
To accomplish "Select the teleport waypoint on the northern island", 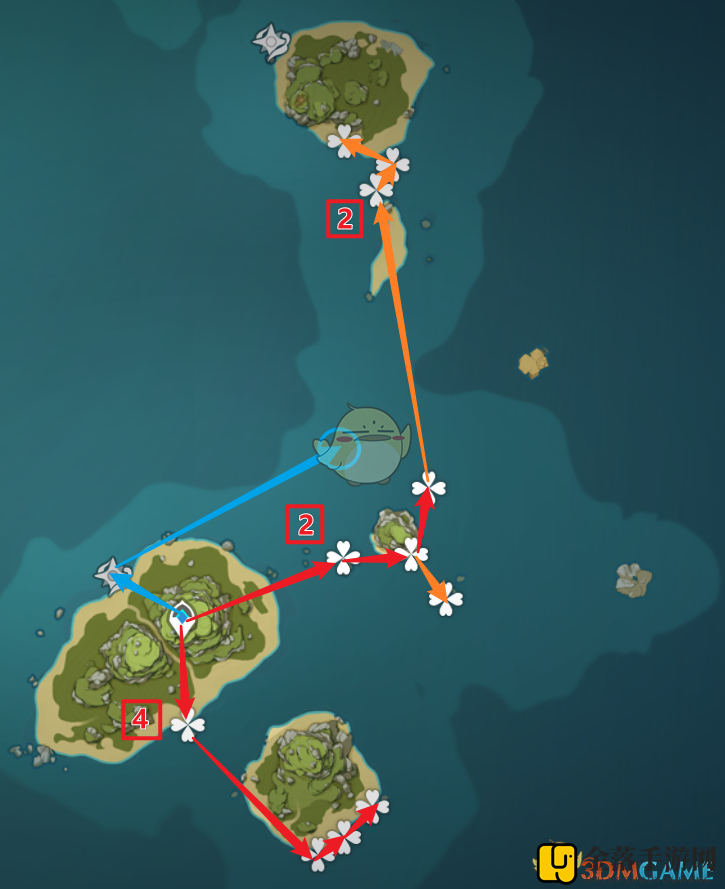I will click(x=271, y=42).
